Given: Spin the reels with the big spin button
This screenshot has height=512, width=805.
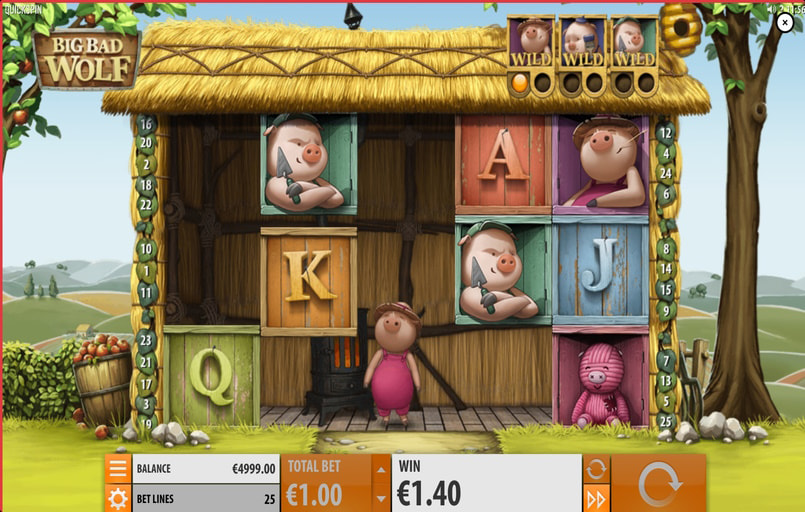Looking at the screenshot, I should pyautogui.click(x=658, y=484).
